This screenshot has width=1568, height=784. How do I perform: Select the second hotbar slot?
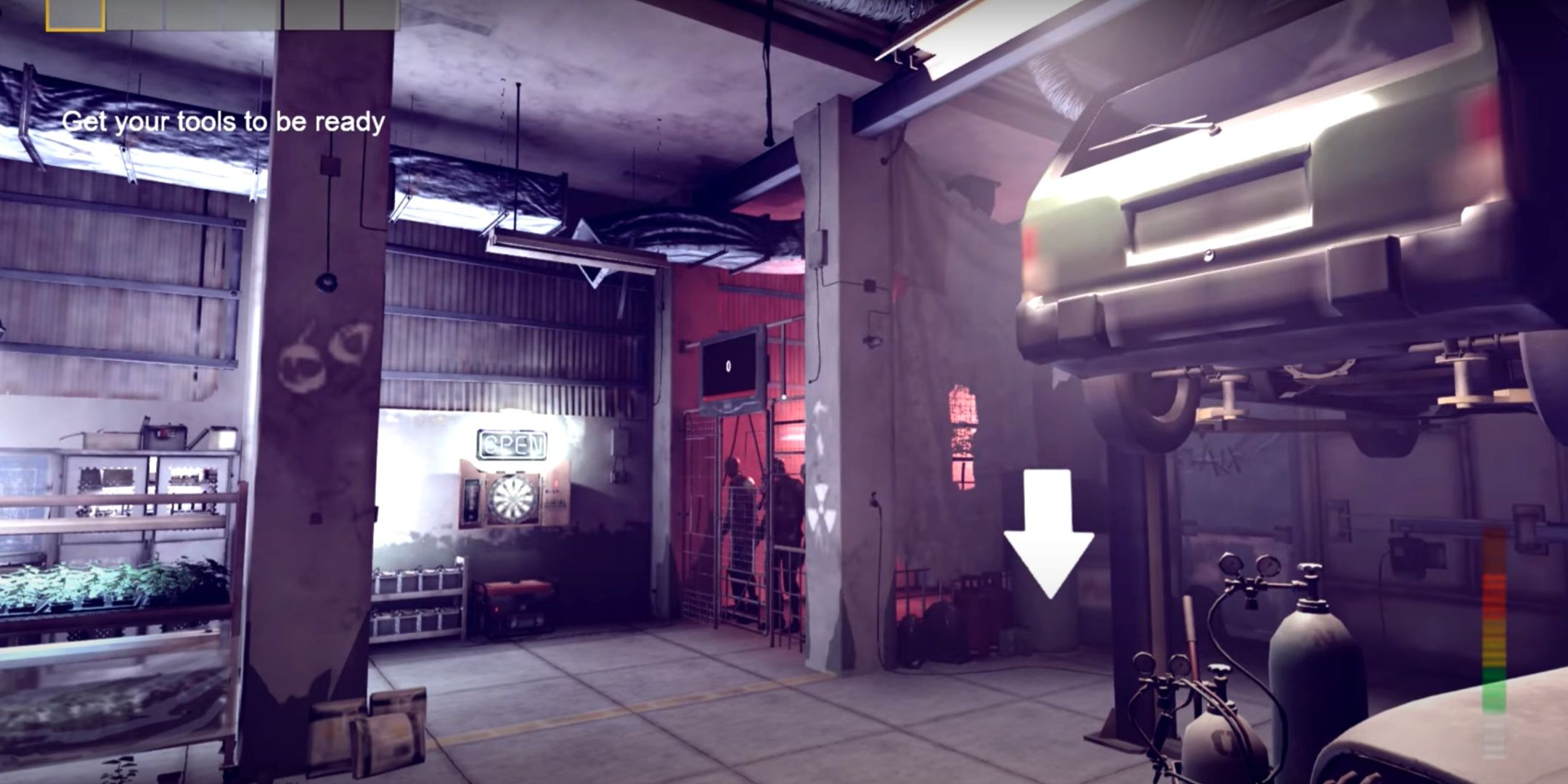coord(135,13)
